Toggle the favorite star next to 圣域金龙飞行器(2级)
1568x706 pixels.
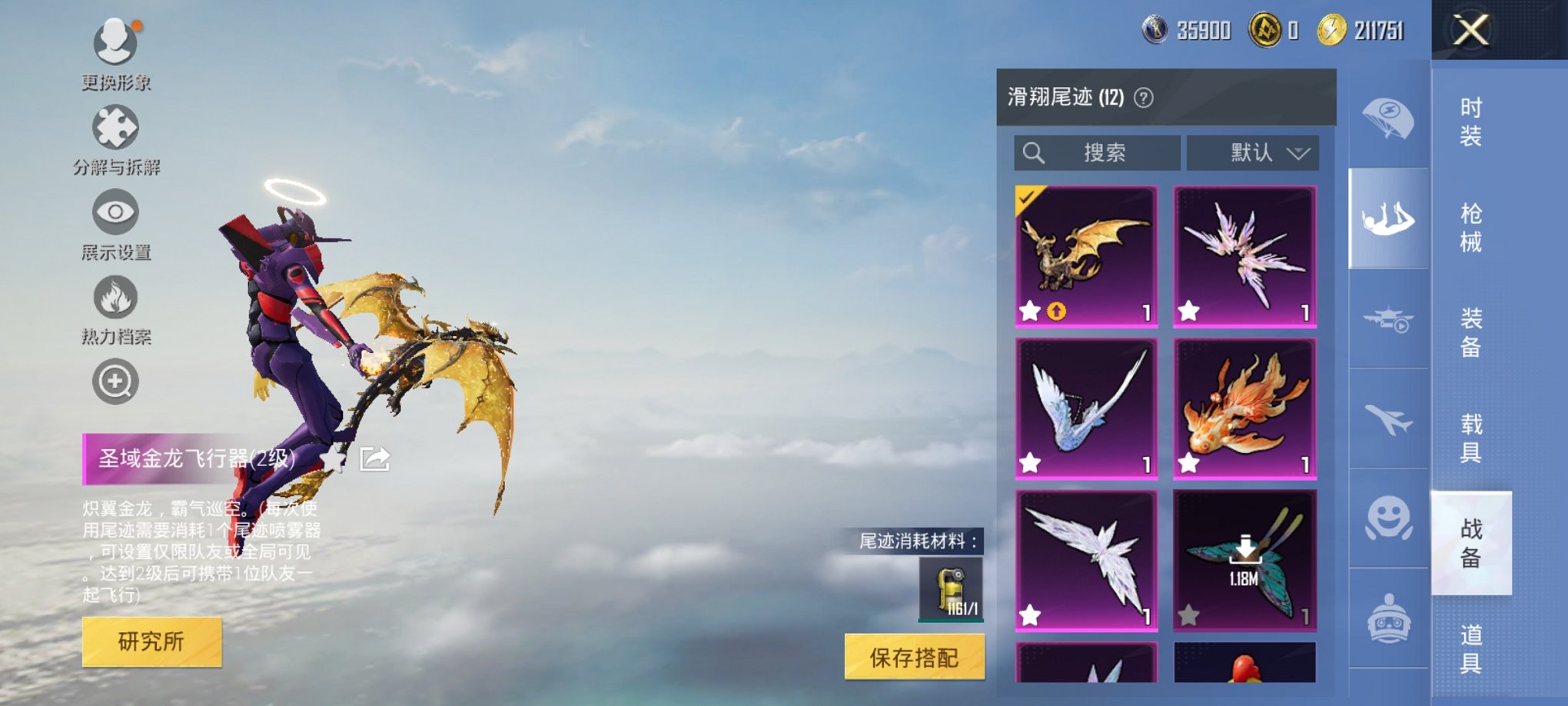point(332,458)
